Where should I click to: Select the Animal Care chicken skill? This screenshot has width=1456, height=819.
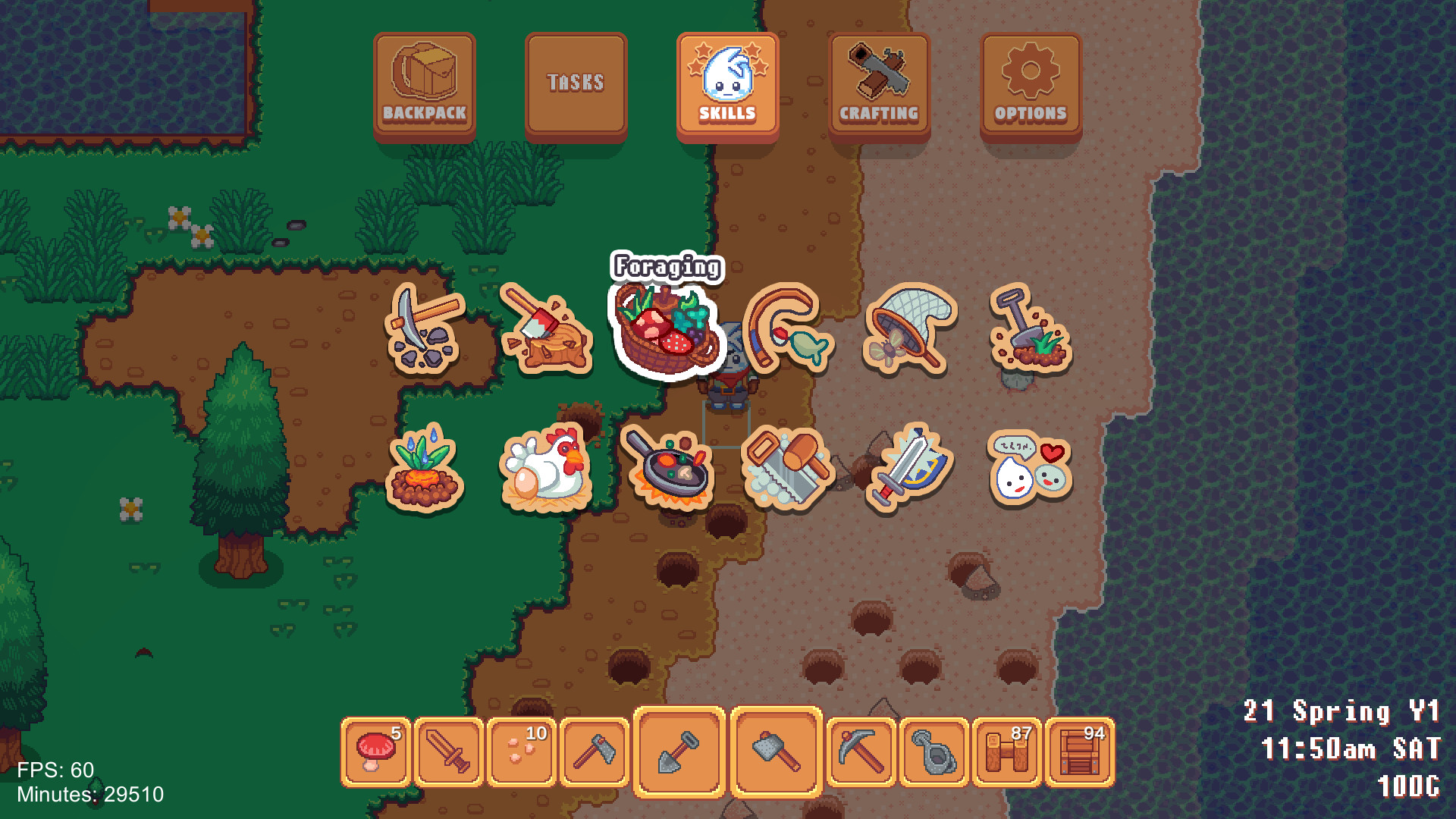coord(544,466)
